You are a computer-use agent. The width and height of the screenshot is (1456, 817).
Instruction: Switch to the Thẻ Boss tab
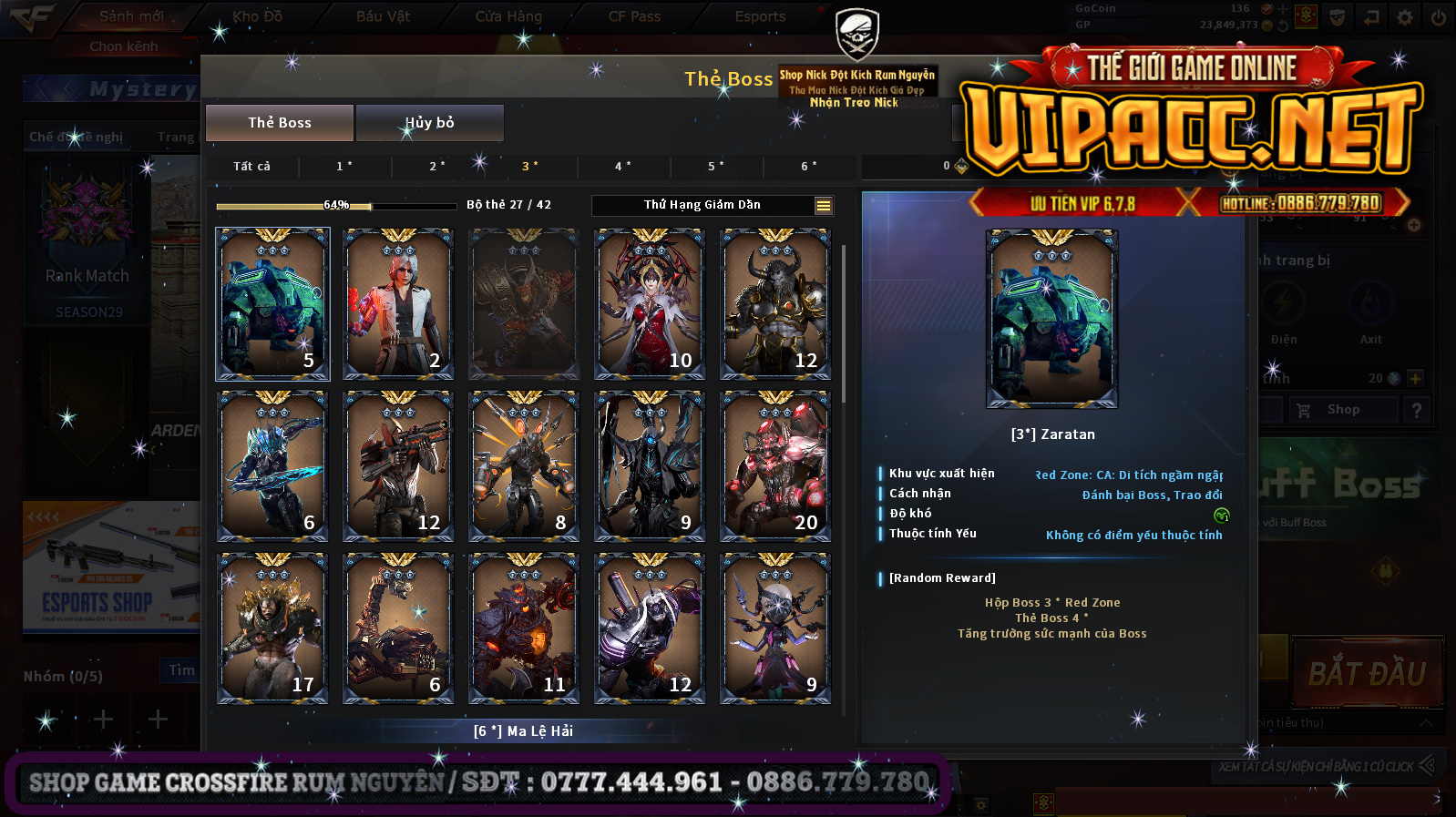(280, 123)
